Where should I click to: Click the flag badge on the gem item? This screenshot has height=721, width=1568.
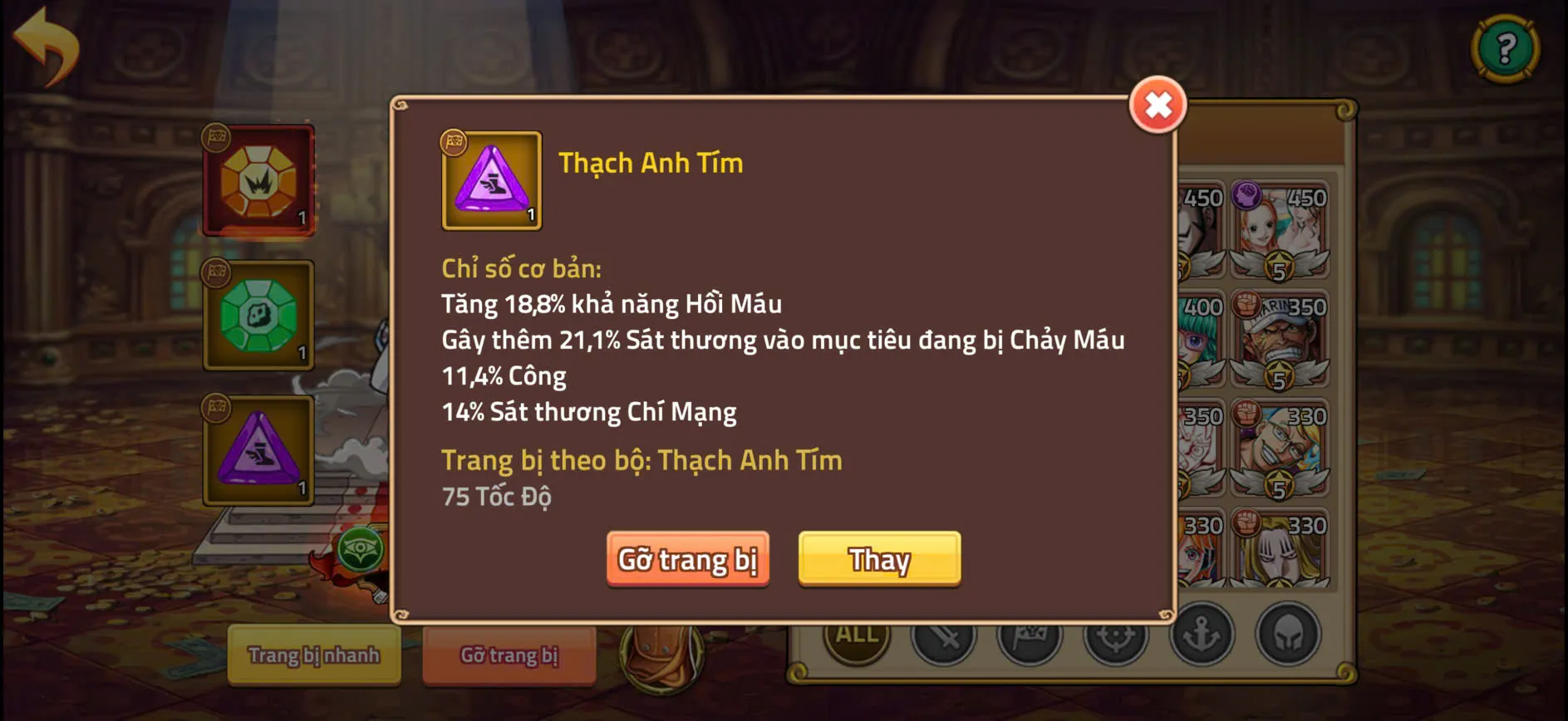point(452,143)
